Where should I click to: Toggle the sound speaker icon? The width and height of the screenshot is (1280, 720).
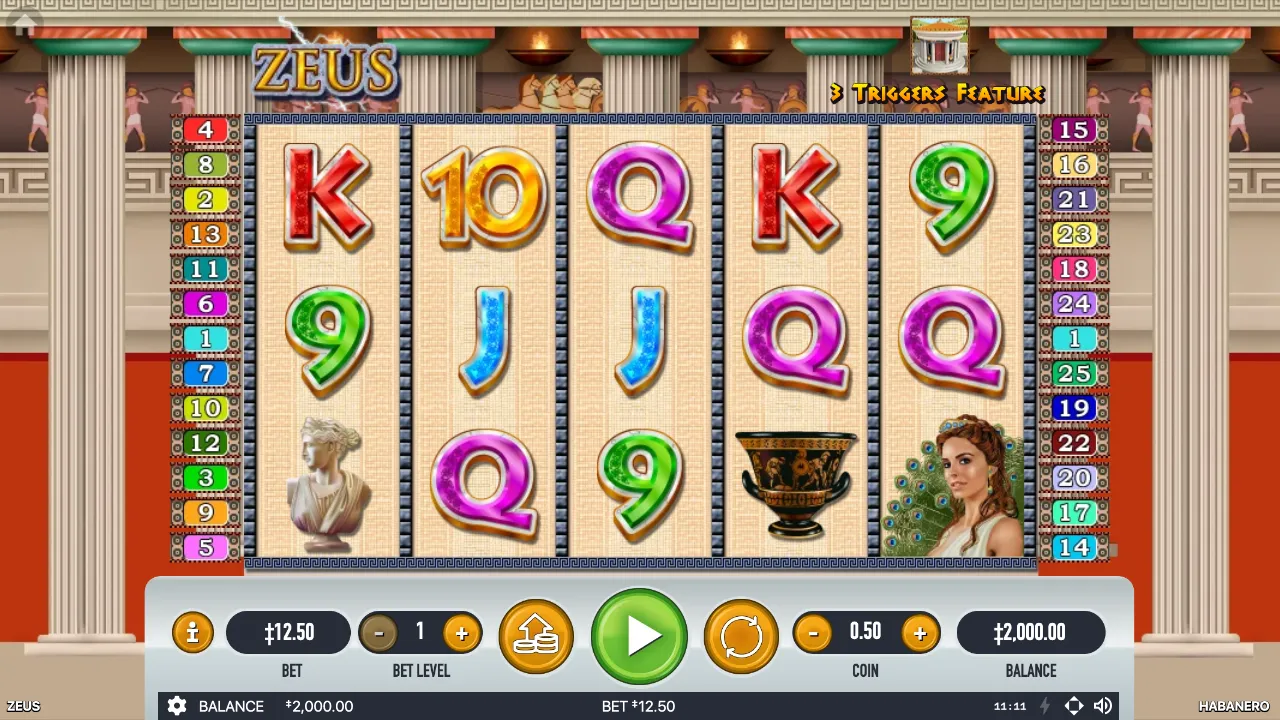click(x=1103, y=706)
